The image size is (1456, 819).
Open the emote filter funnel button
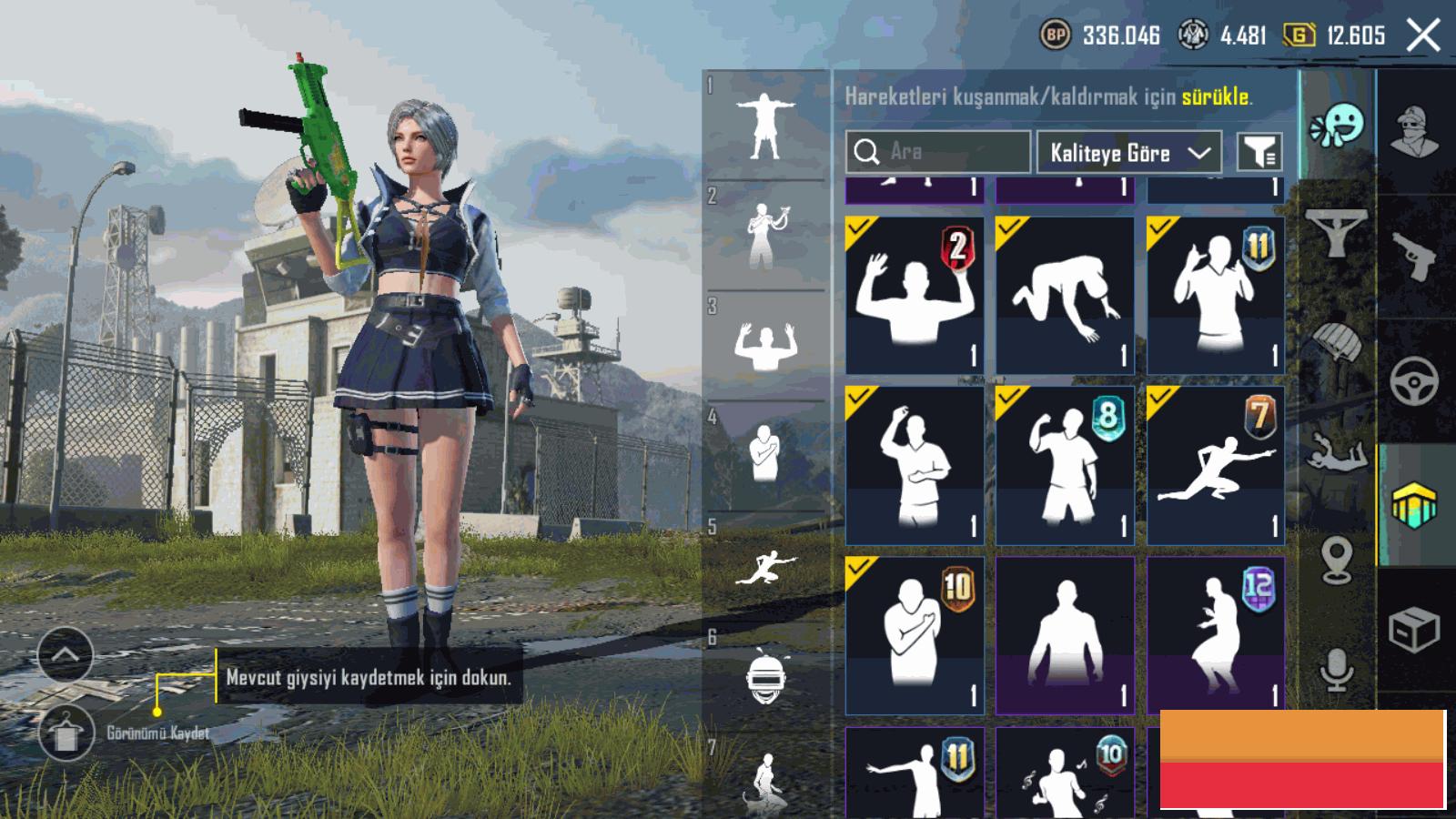(1259, 152)
